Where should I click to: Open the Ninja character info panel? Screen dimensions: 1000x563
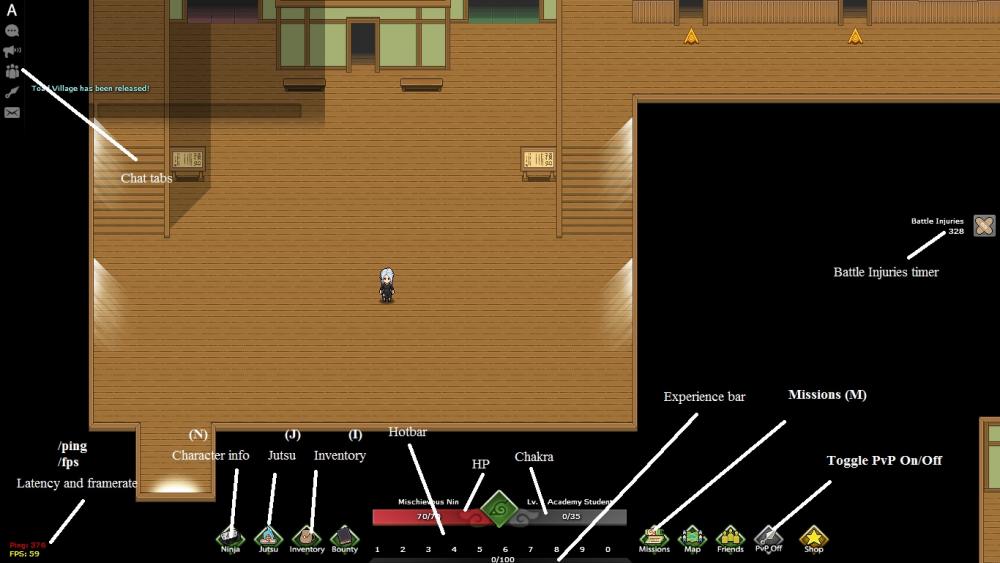coord(230,538)
